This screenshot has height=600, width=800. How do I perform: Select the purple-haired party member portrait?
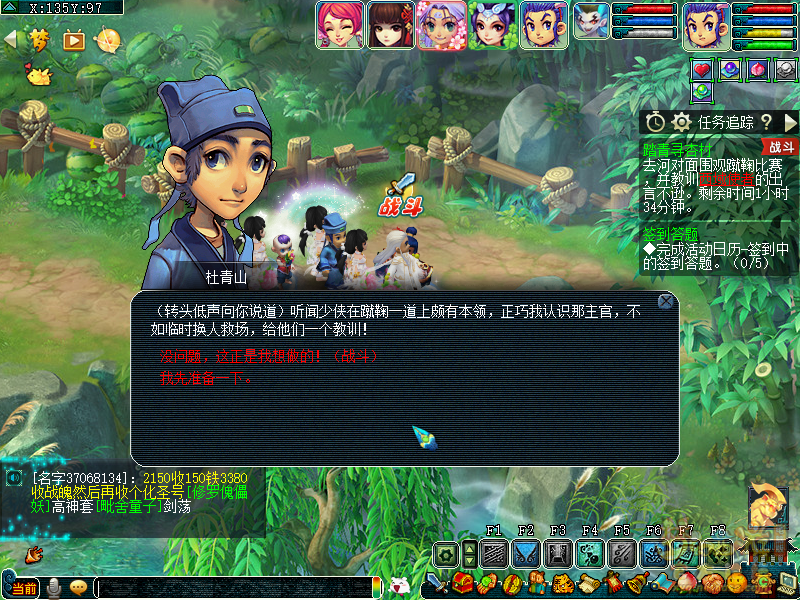click(441, 25)
